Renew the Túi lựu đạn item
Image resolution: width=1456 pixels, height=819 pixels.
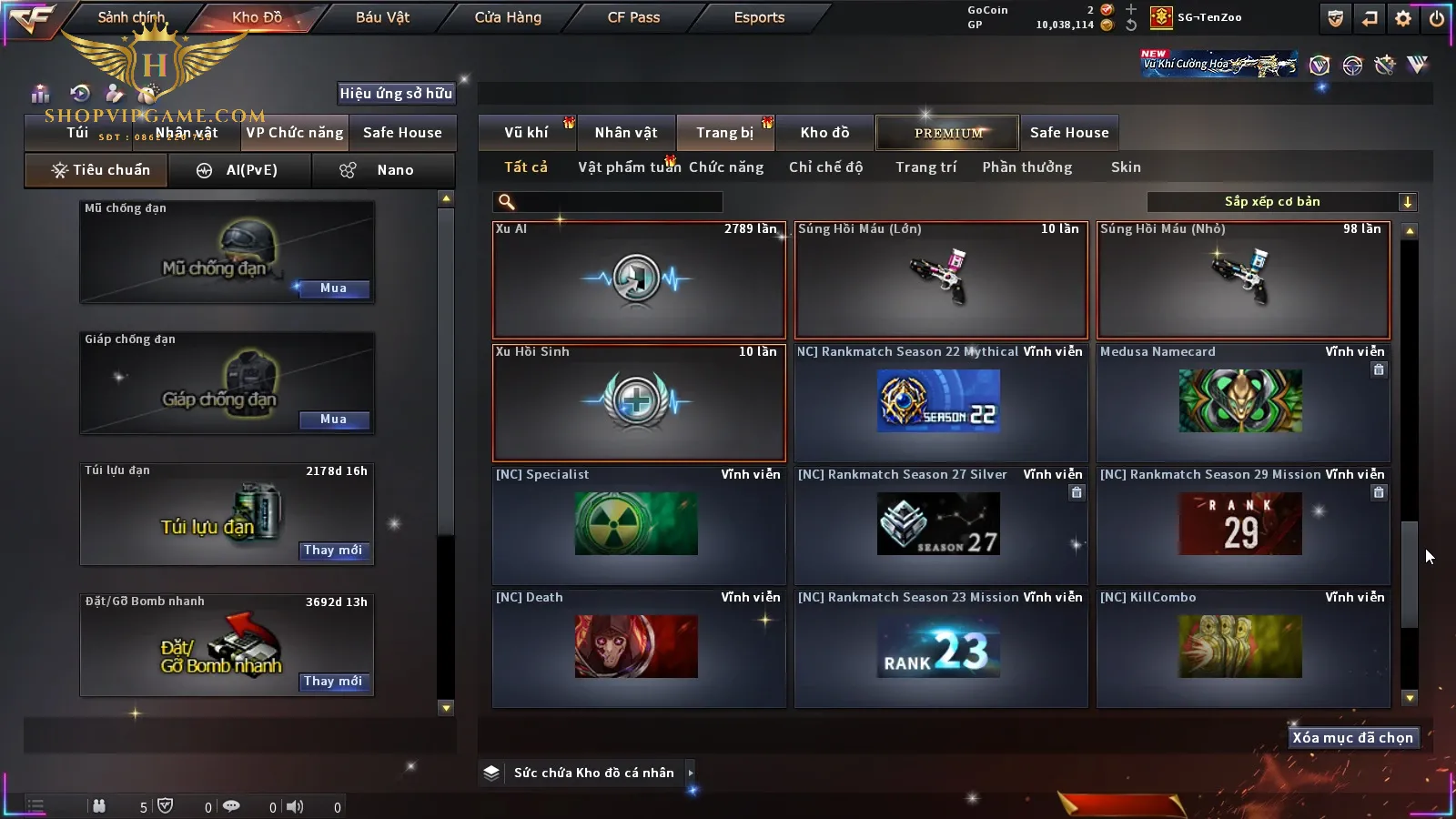click(333, 551)
